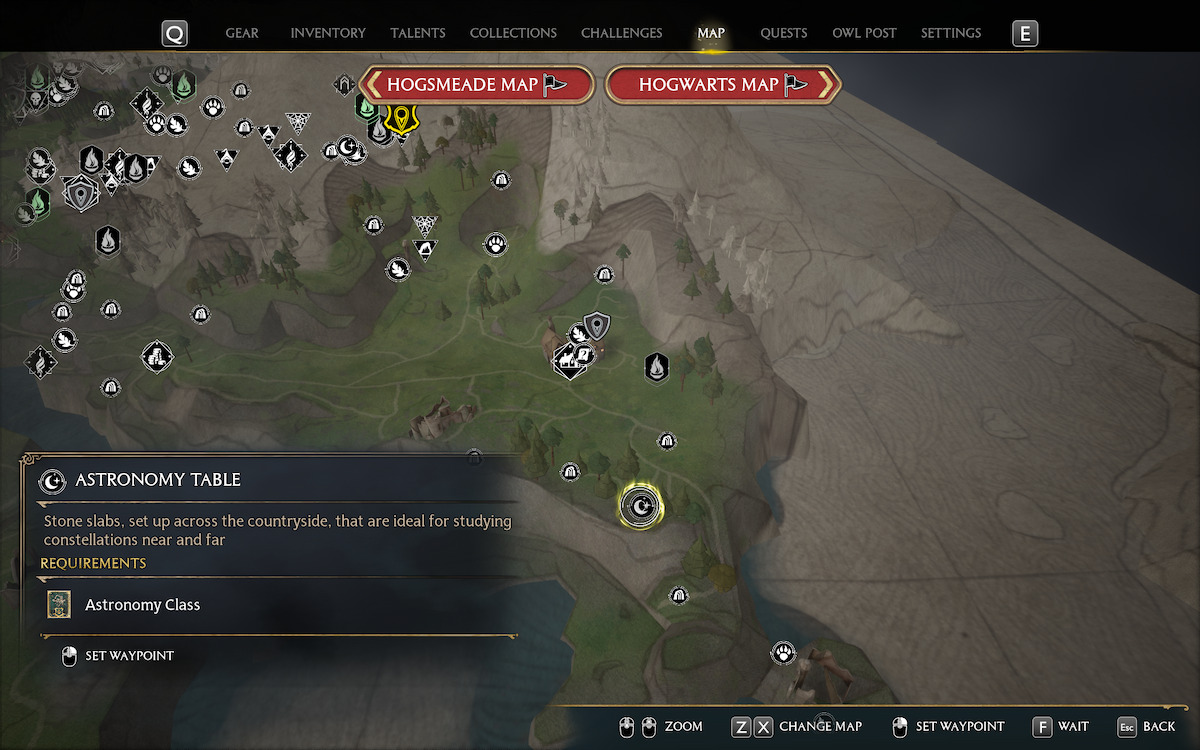This screenshot has width=1200, height=750.
Task: Select the shield marker near the hamlet
Action: 597,325
